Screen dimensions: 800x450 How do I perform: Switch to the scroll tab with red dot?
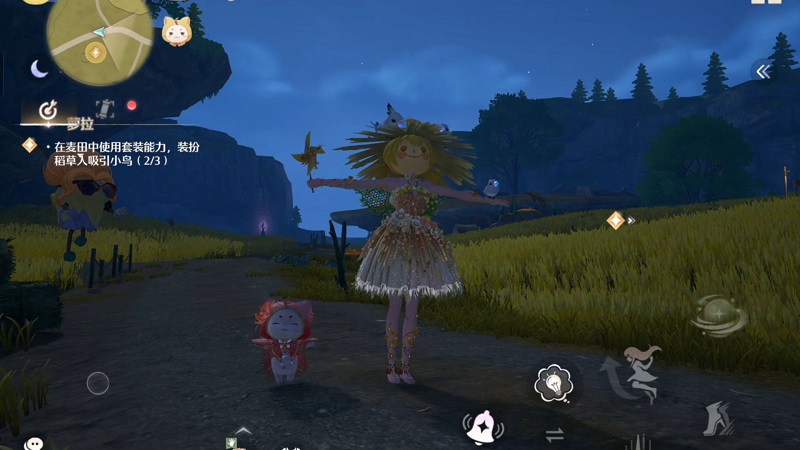(x=105, y=108)
